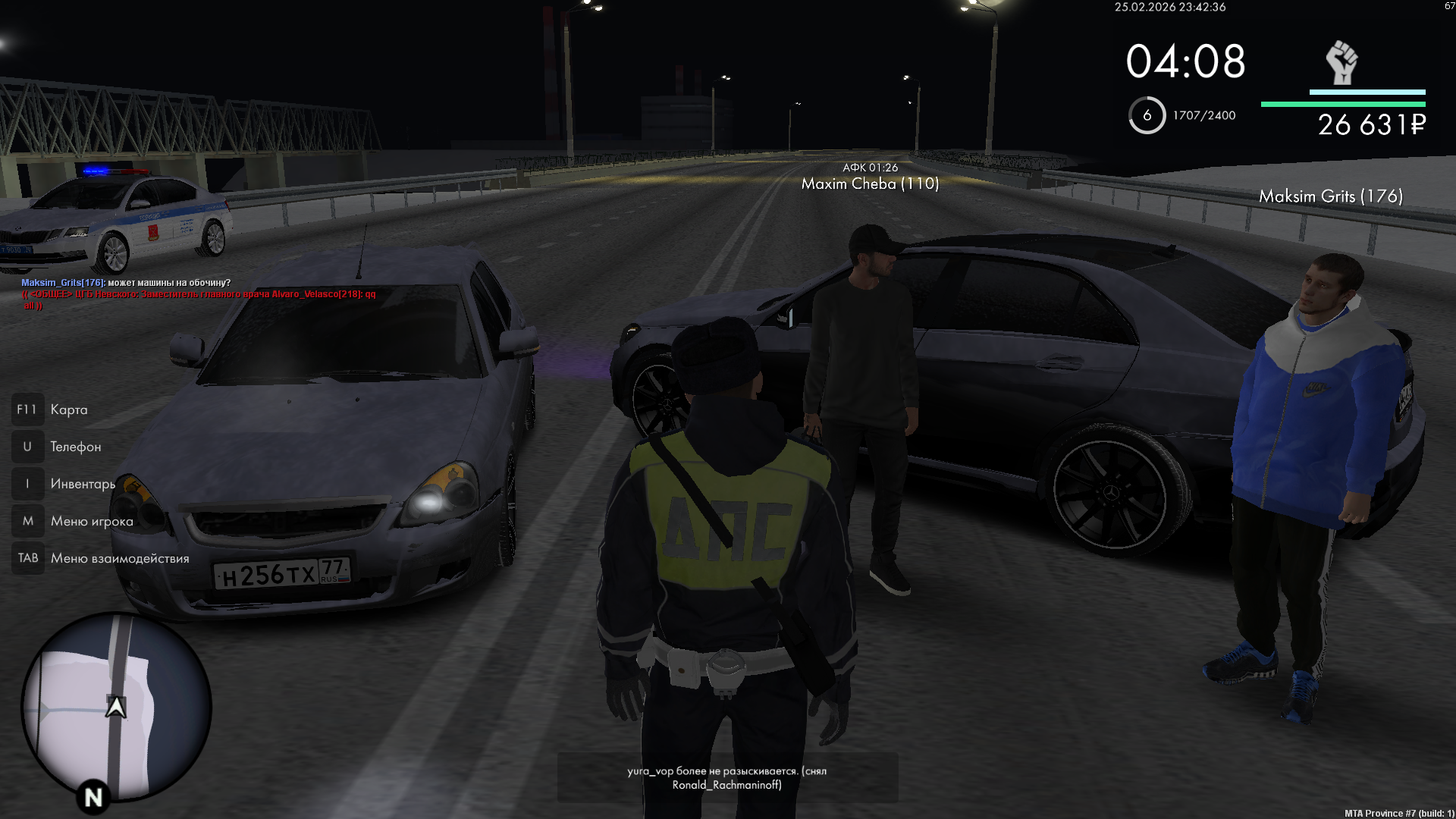Click the level 6 circle indicator
The image size is (1456, 819).
click(1147, 115)
